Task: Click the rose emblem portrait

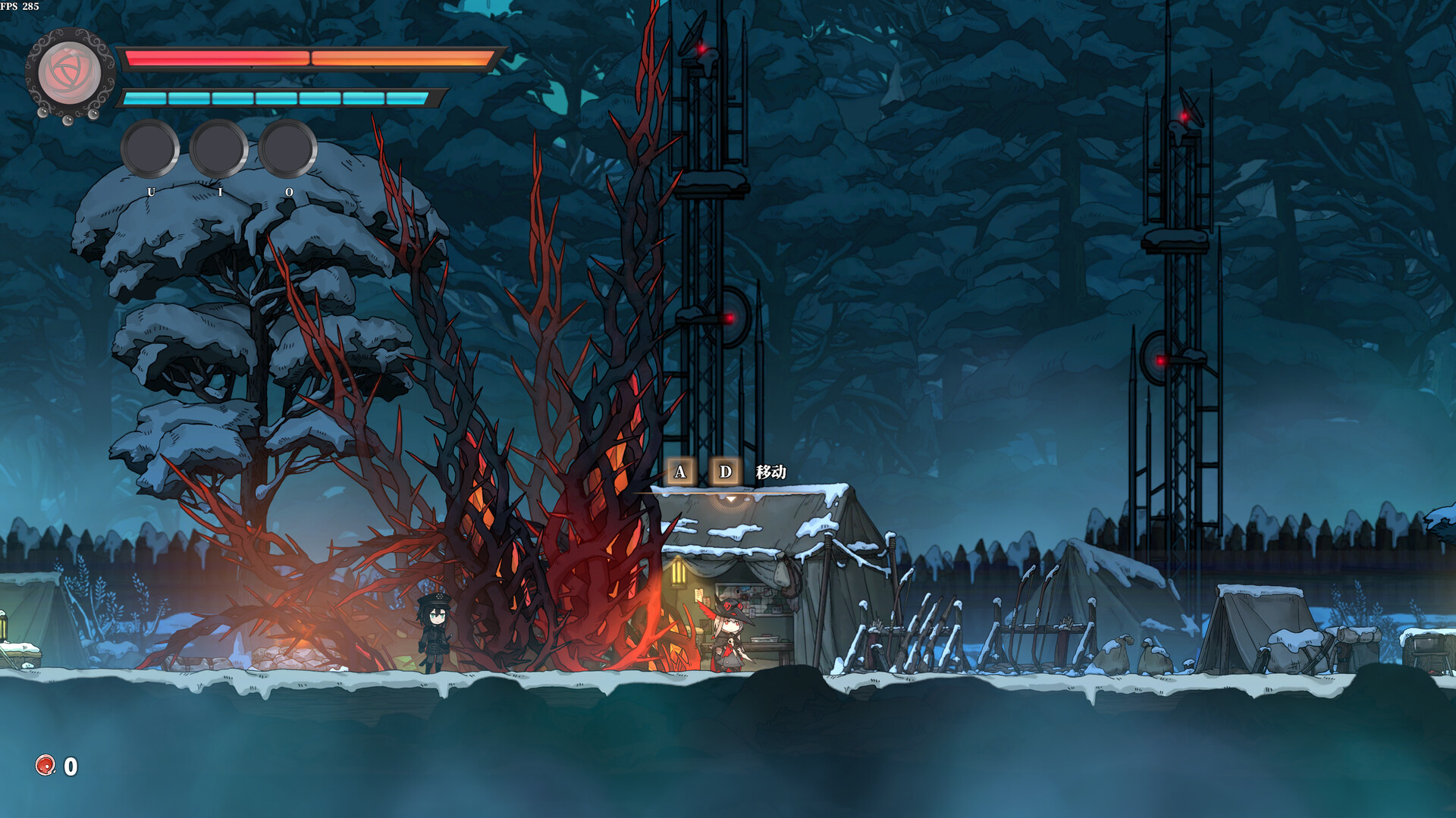Action: tap(70, 74)
